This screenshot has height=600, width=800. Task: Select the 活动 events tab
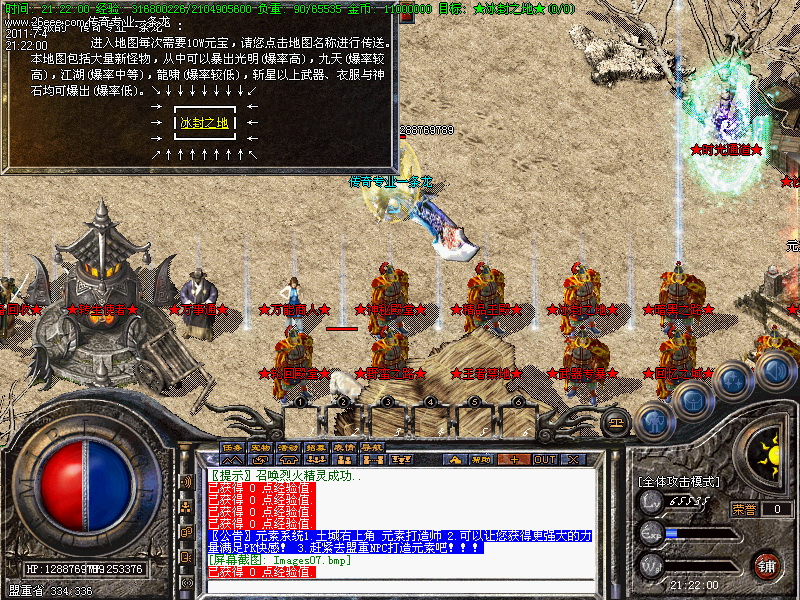pyautogui.click(x=288, y=446)
